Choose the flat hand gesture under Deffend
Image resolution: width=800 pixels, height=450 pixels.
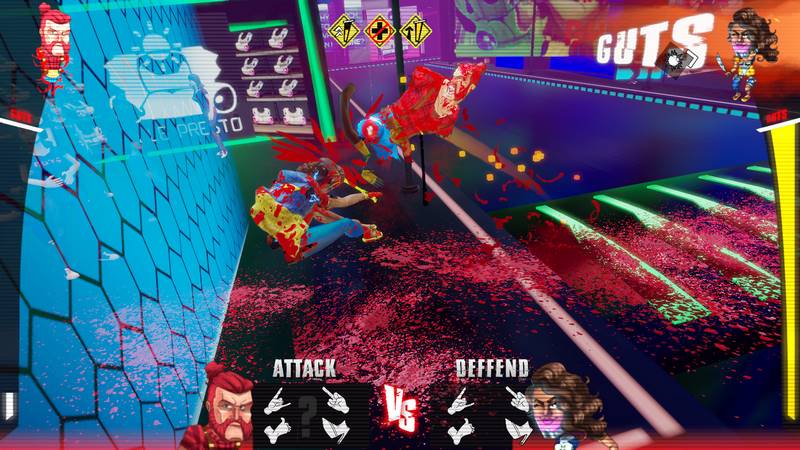coord(516,430)
